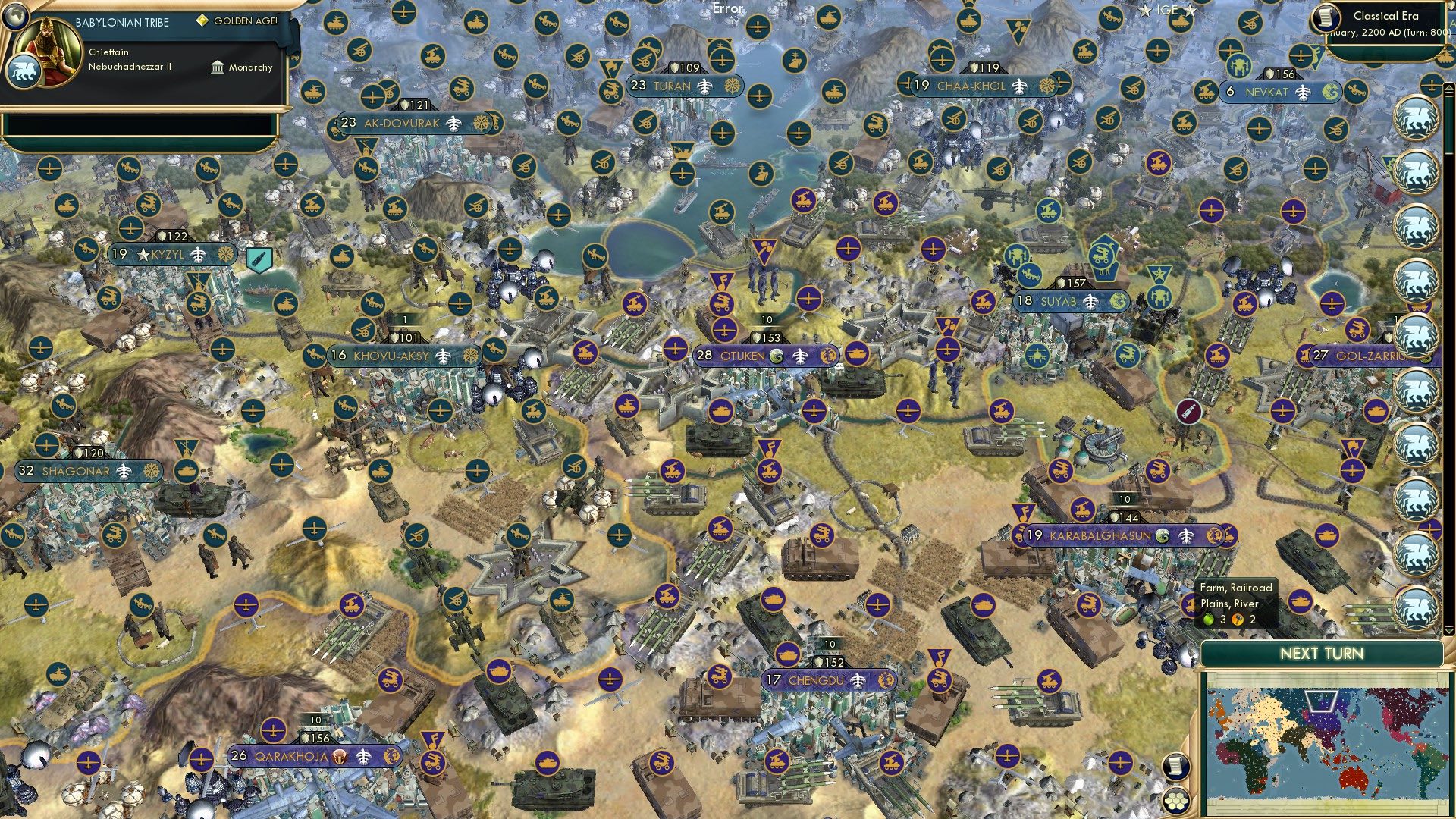Image resolution: width=1456 pixels, height=819 pixels.
Task: Click the blue shield icon next to Kyzyl
Action: [x=258, y=258]
